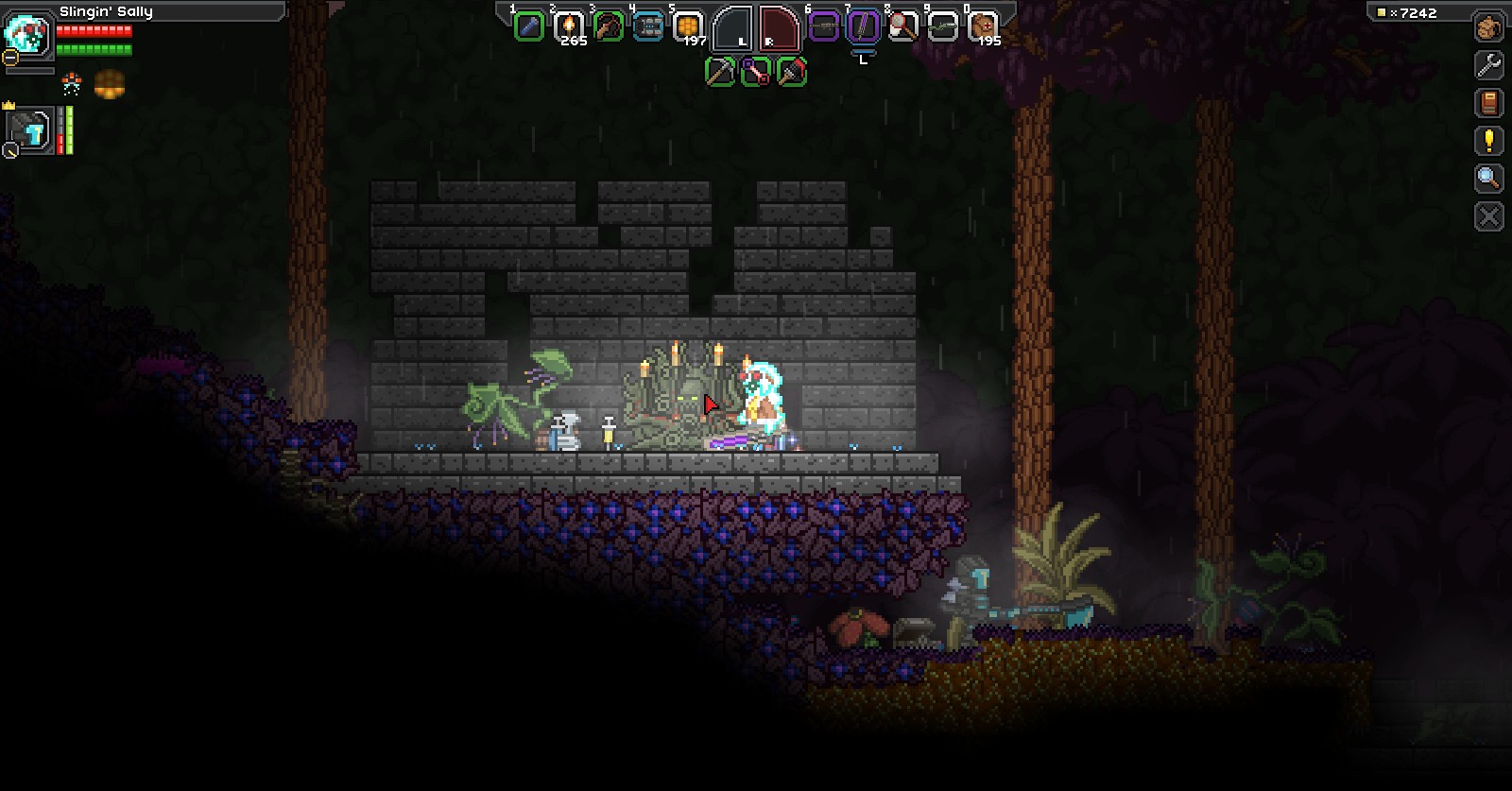Viewport: 1512px width, 791px height.
Task: Activate the magnifying glass inspect tool
Action: coord(1488,179)
